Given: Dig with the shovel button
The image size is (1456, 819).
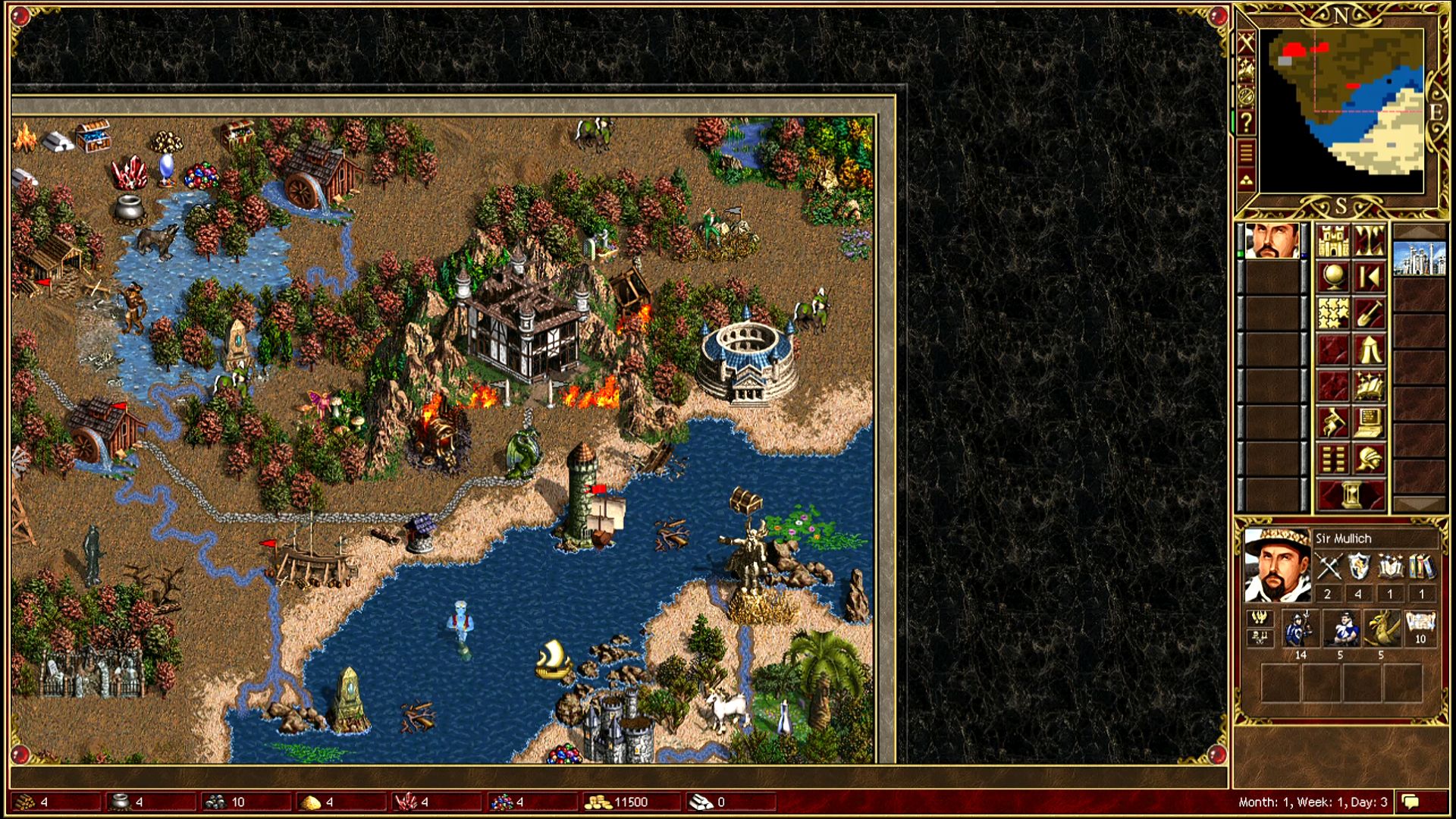Looking at the screenshot, I should coord(1369,313).
